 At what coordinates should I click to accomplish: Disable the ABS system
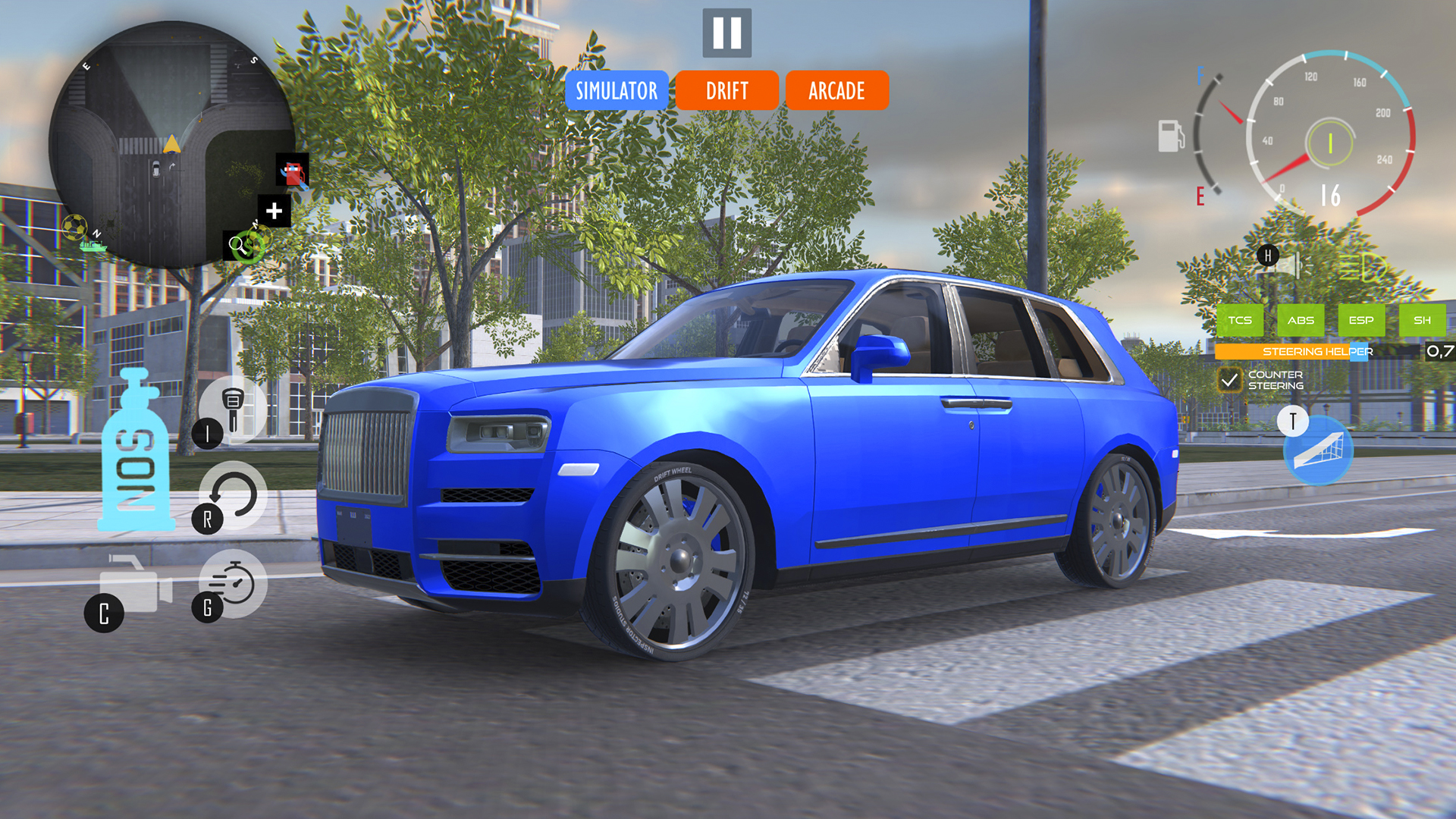click(1302, 320)
